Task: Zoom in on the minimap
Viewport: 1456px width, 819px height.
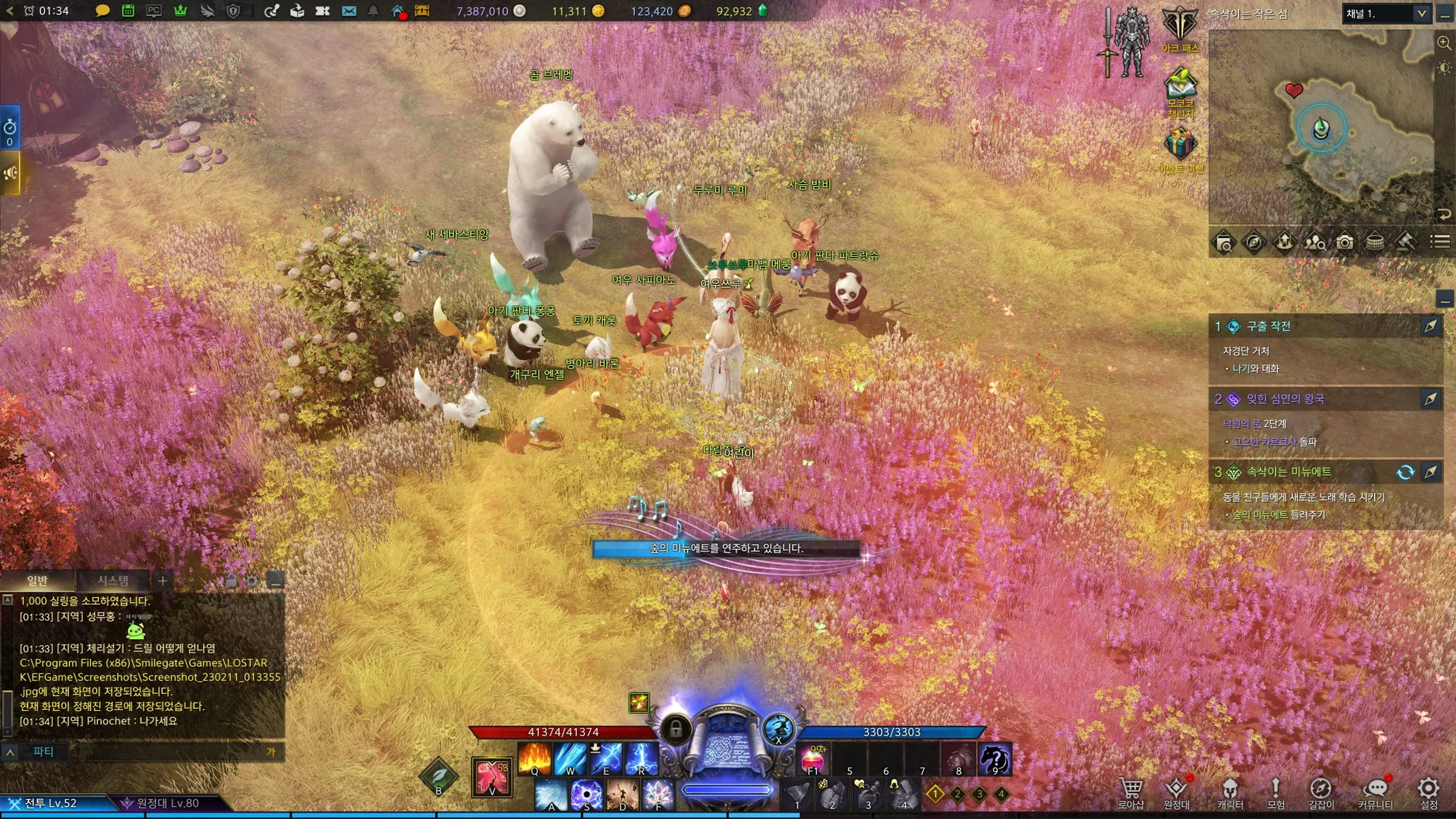Action: [x=1444, y=43]
